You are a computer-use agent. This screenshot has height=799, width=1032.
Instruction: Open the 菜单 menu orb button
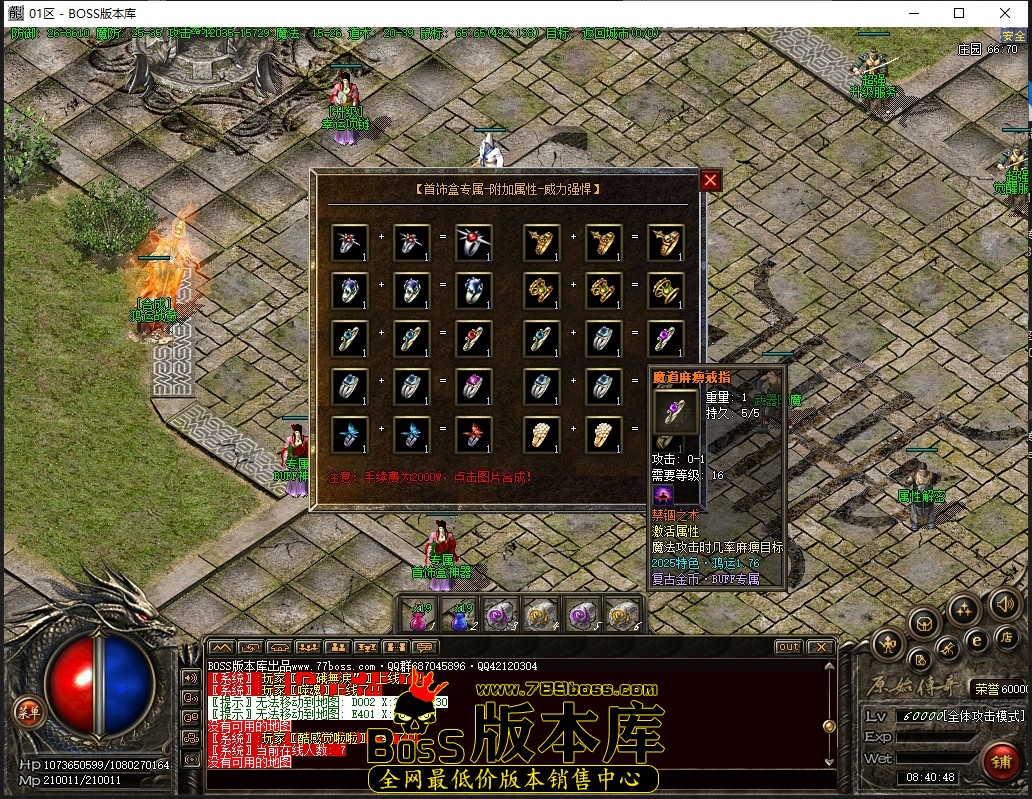tap(30, 712)
